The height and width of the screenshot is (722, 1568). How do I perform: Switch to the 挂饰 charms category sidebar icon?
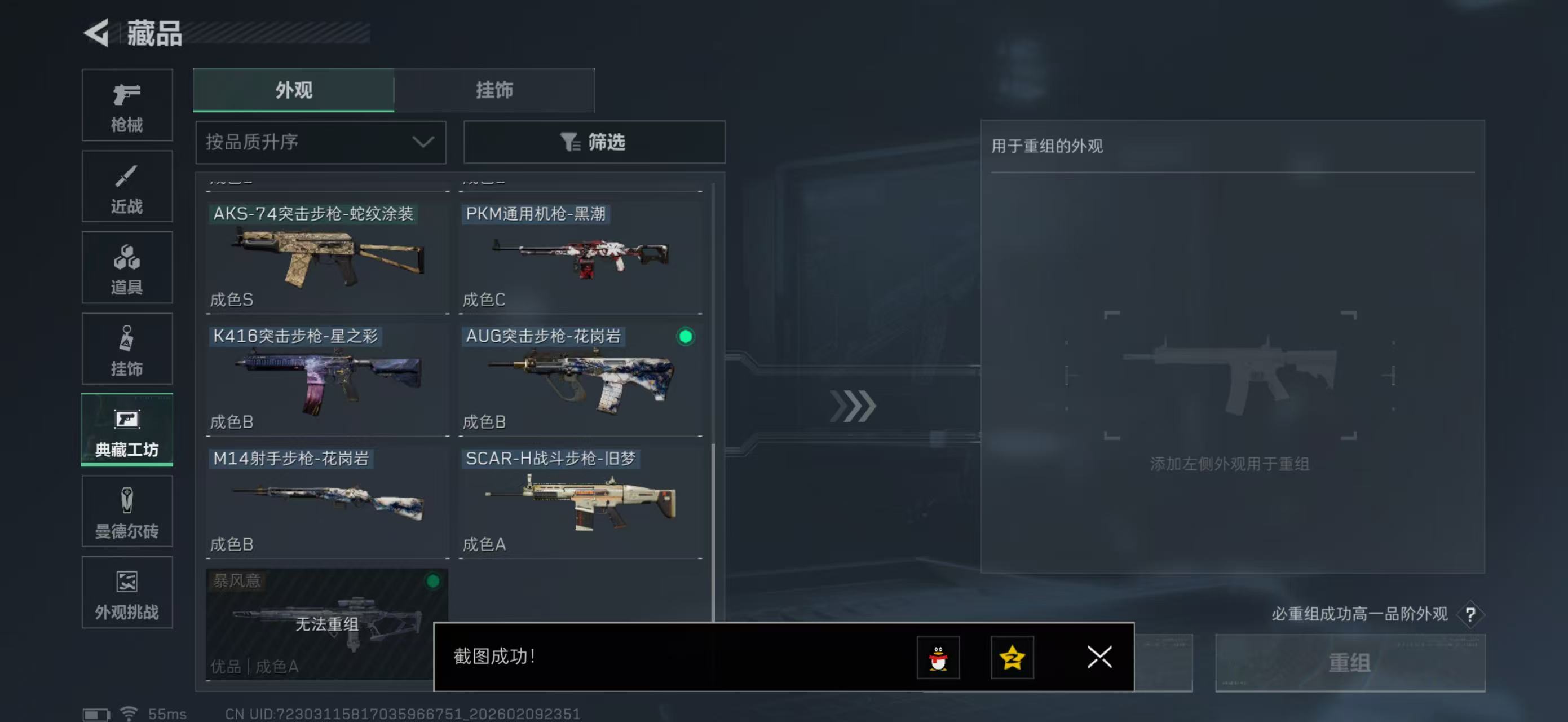tap(127, 349)
